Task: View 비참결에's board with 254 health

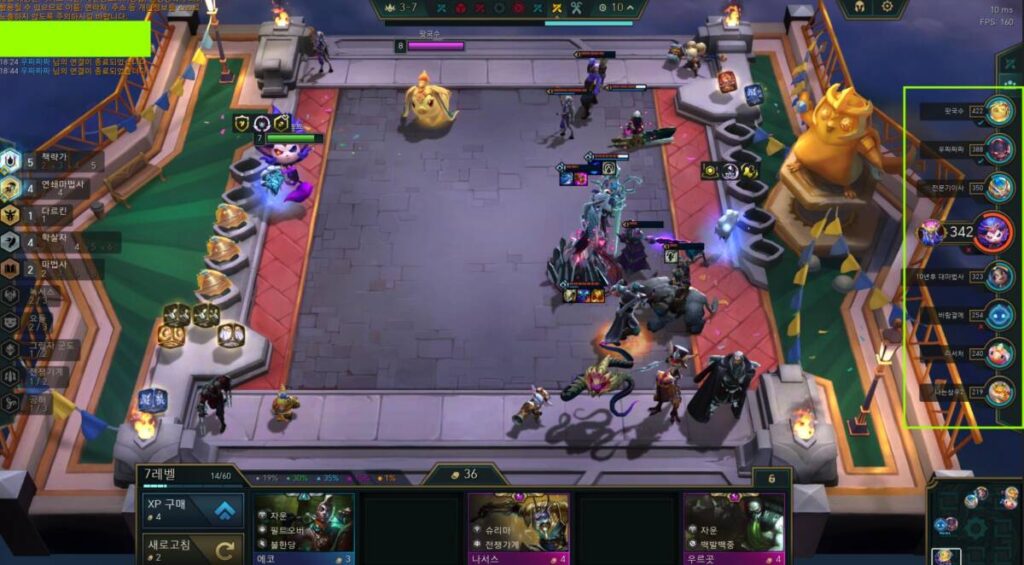Action: (x=998, y=315)
